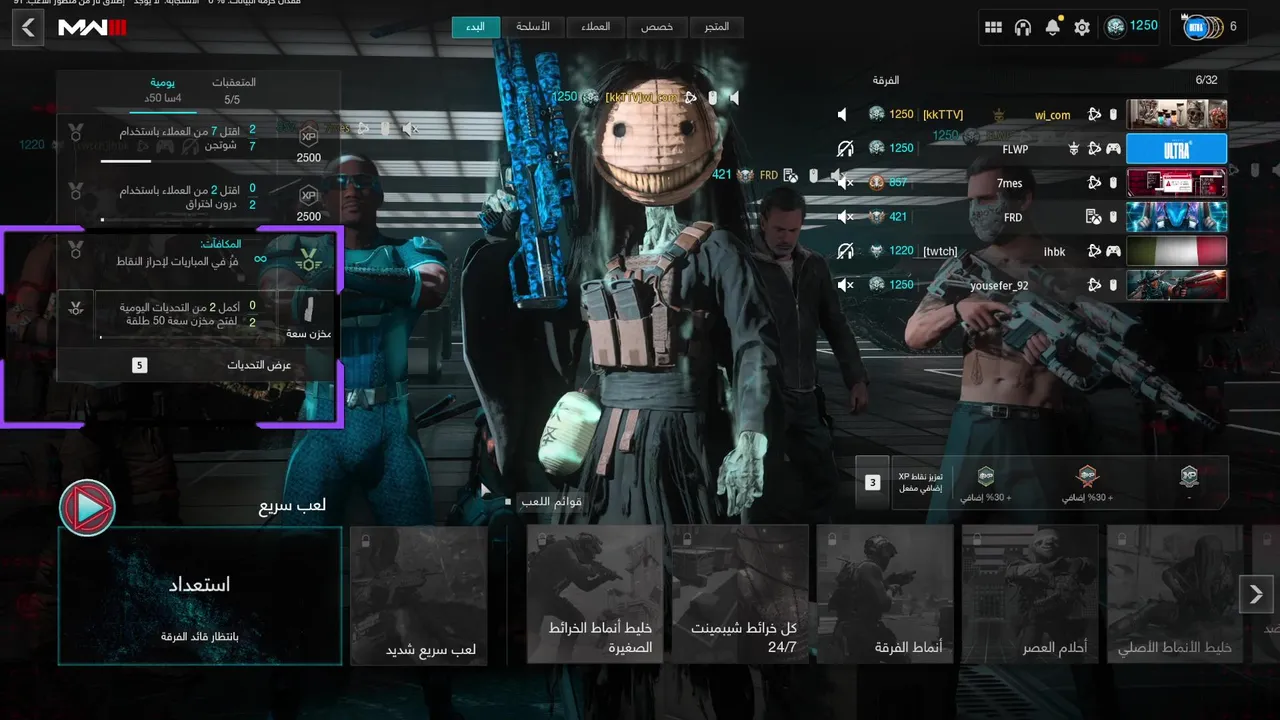The image size is (1280, 720).
Task: Choose the كل خرائط شيبمينت 24/7 playlist
Action: [740, 595]
